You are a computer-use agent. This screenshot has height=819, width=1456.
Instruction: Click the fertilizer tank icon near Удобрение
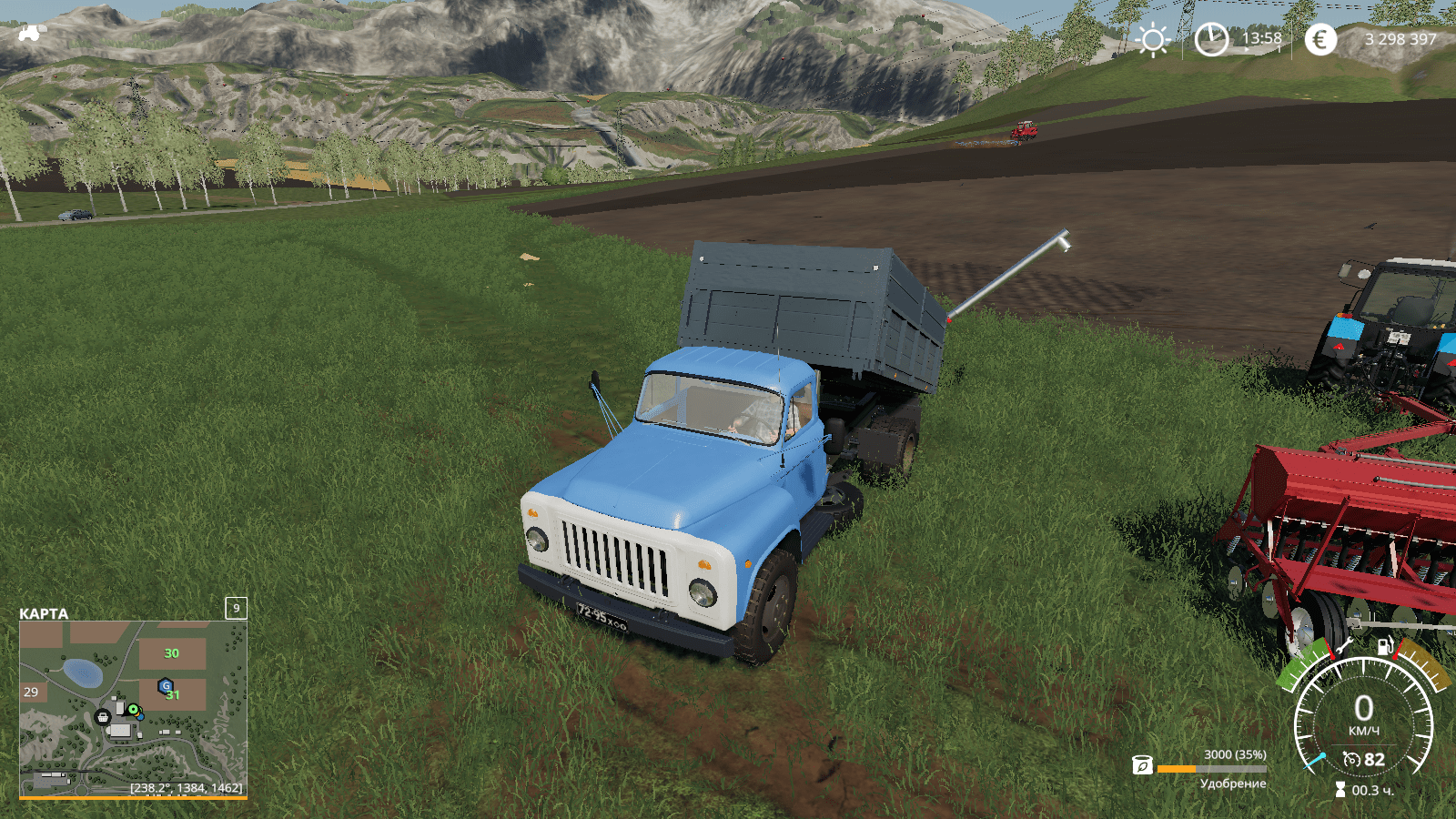pos(1142,765)
